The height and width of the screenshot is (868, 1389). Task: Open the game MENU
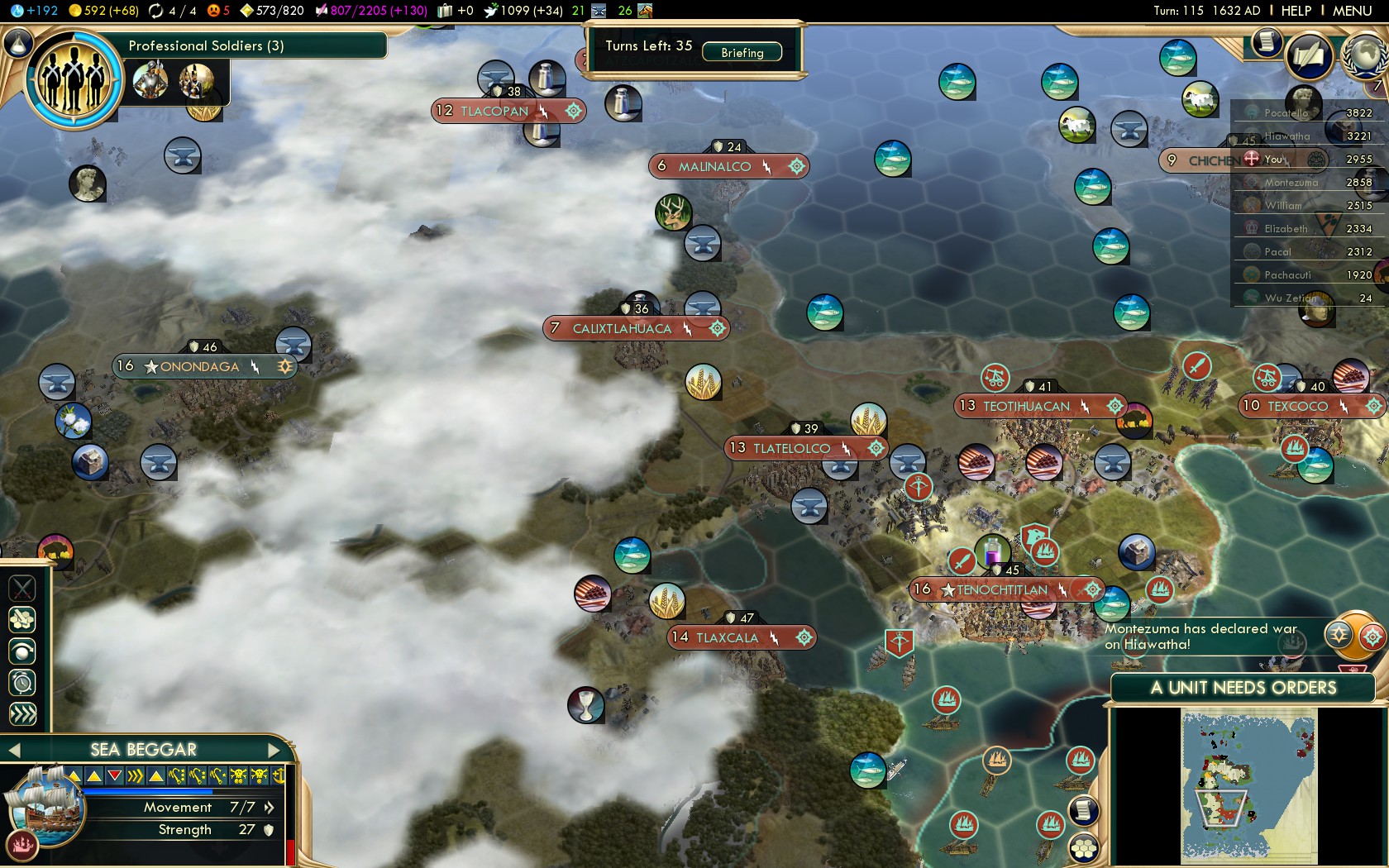coord(1352,11)
